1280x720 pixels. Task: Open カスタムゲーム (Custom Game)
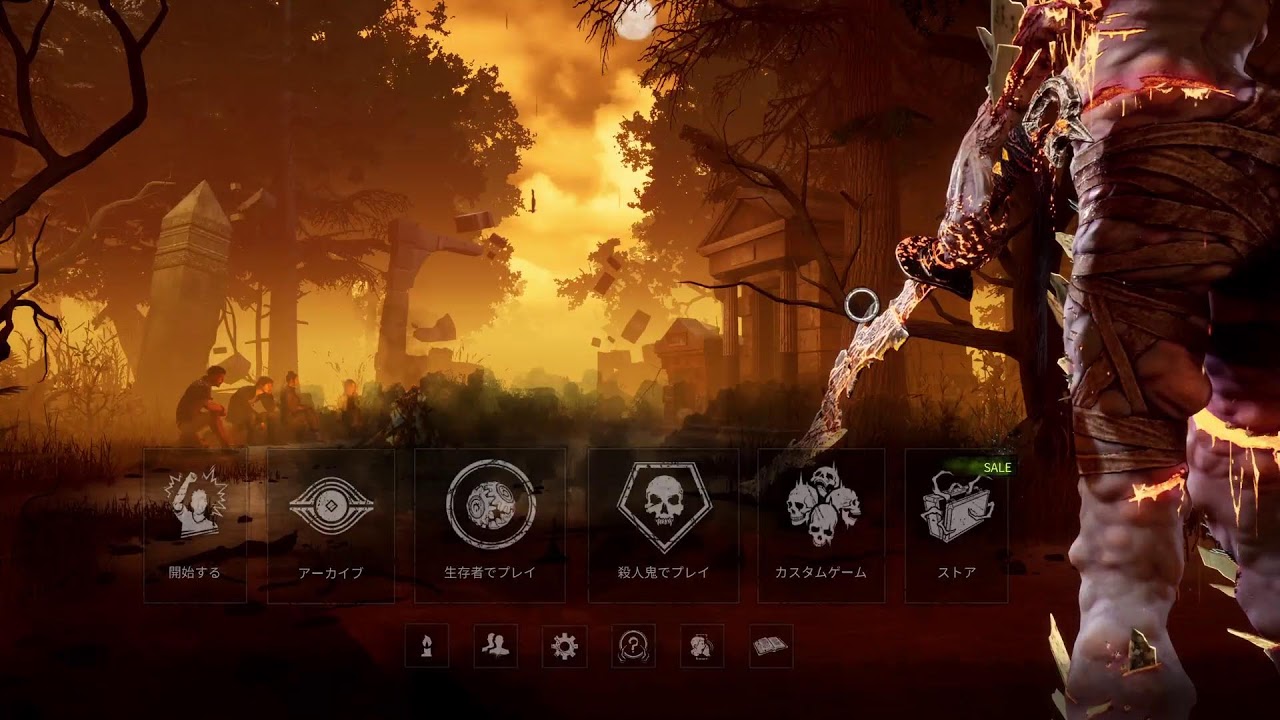pos(821,525)
